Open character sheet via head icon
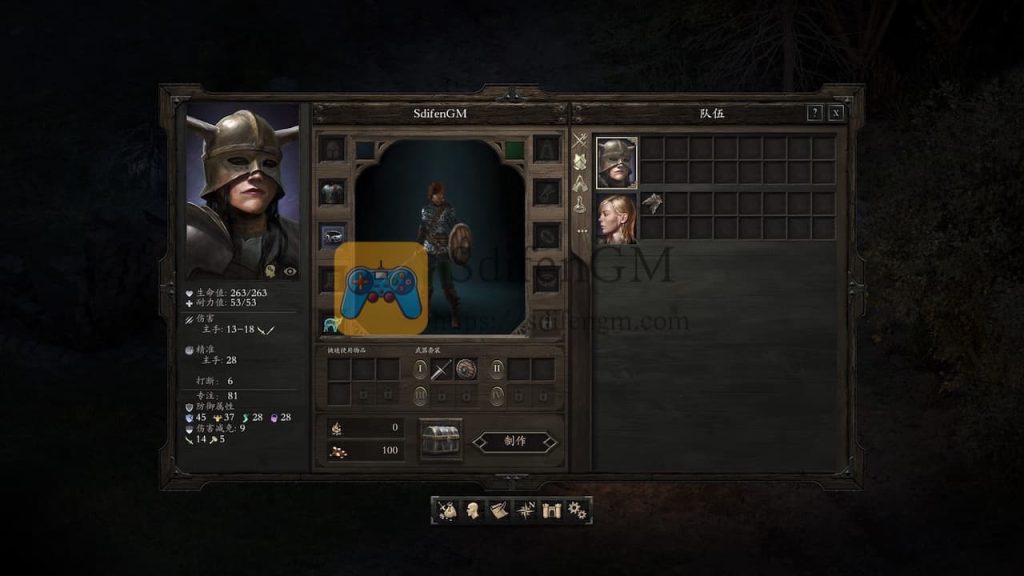 473,510
